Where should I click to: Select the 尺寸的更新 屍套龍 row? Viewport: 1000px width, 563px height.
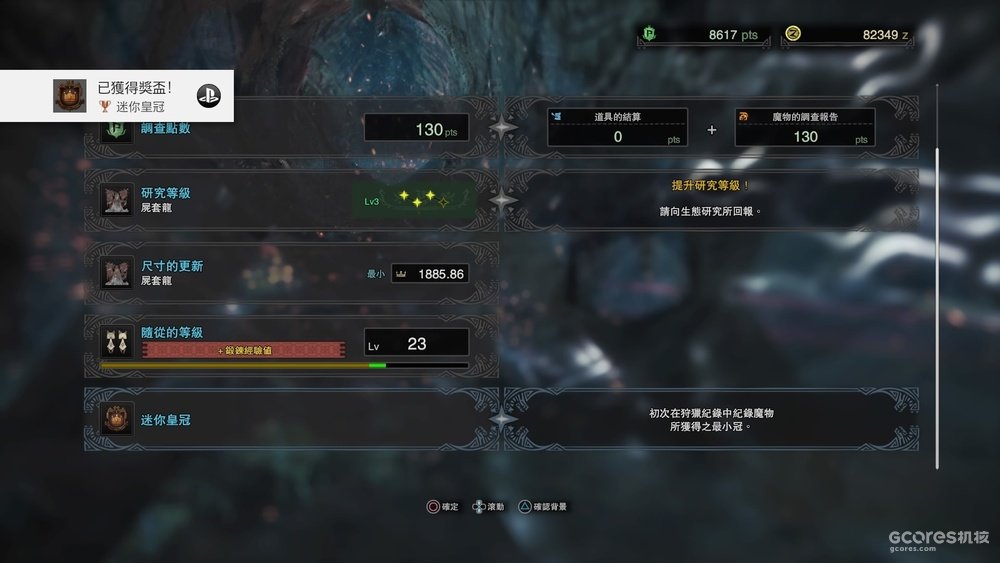tap(290, 273)
